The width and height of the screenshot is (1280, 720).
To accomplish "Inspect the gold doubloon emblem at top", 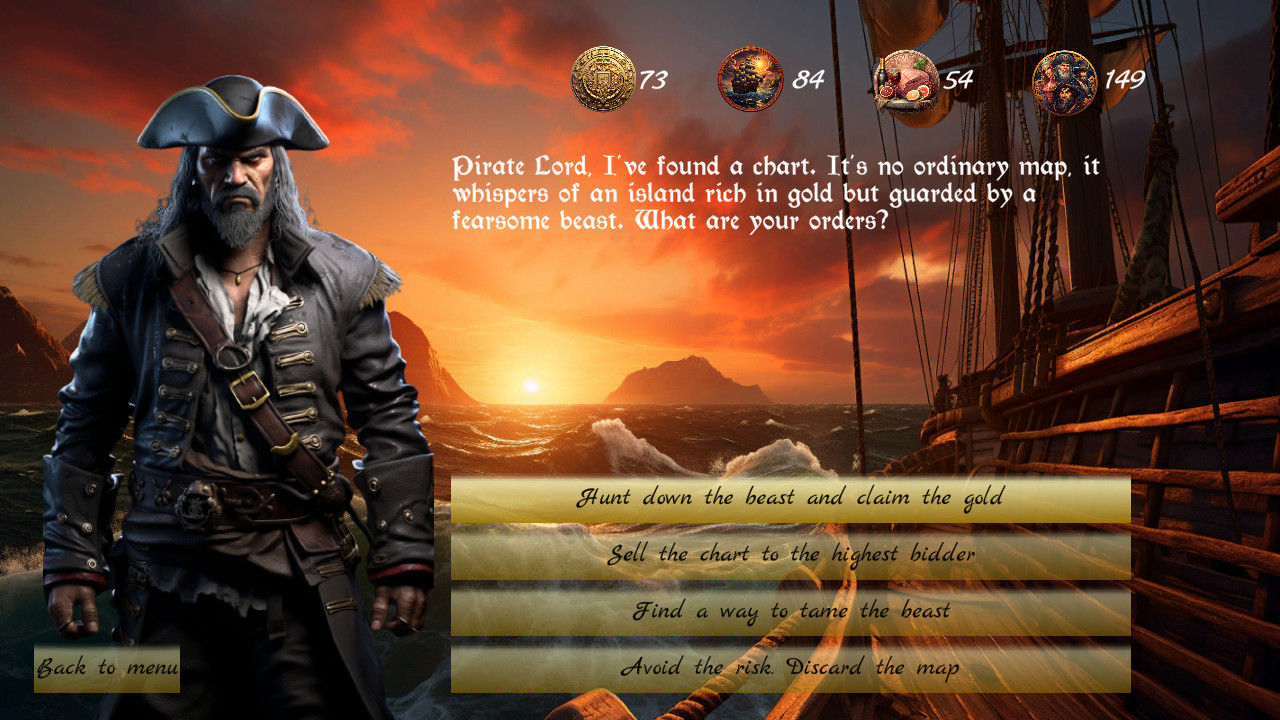I will click(604, 78).
